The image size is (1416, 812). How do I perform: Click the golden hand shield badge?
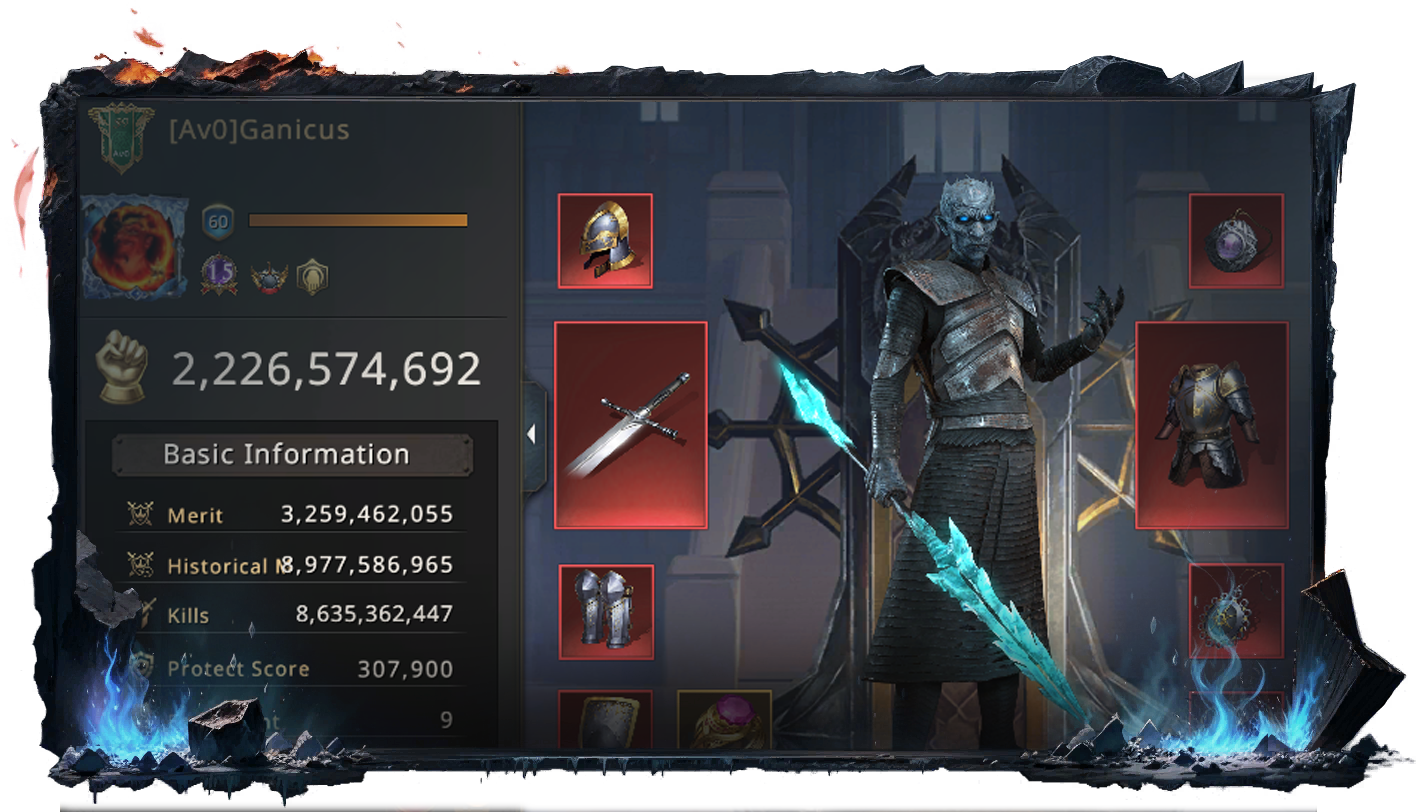point(312,276)
